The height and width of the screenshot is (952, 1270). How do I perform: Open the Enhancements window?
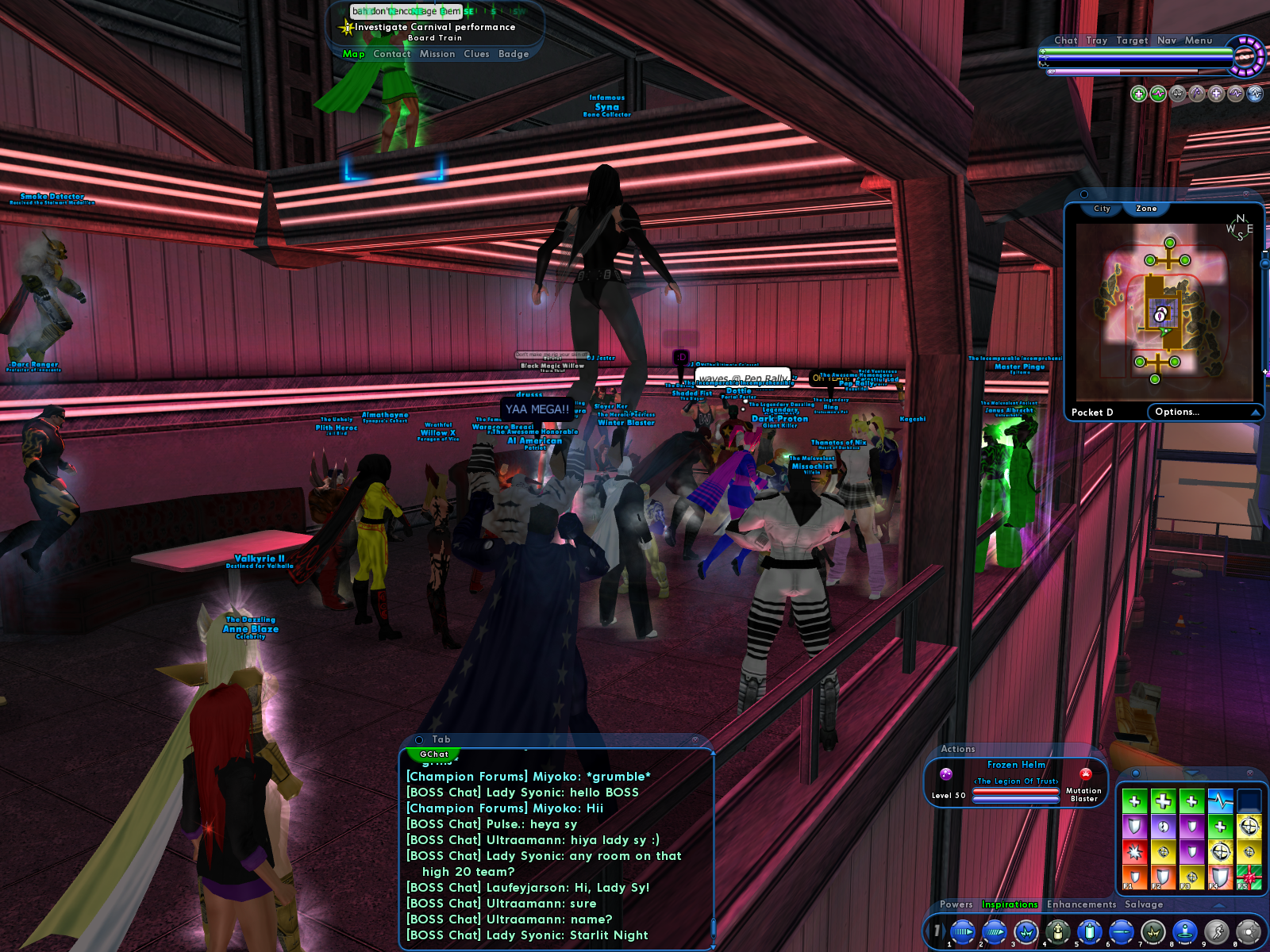1081,904
